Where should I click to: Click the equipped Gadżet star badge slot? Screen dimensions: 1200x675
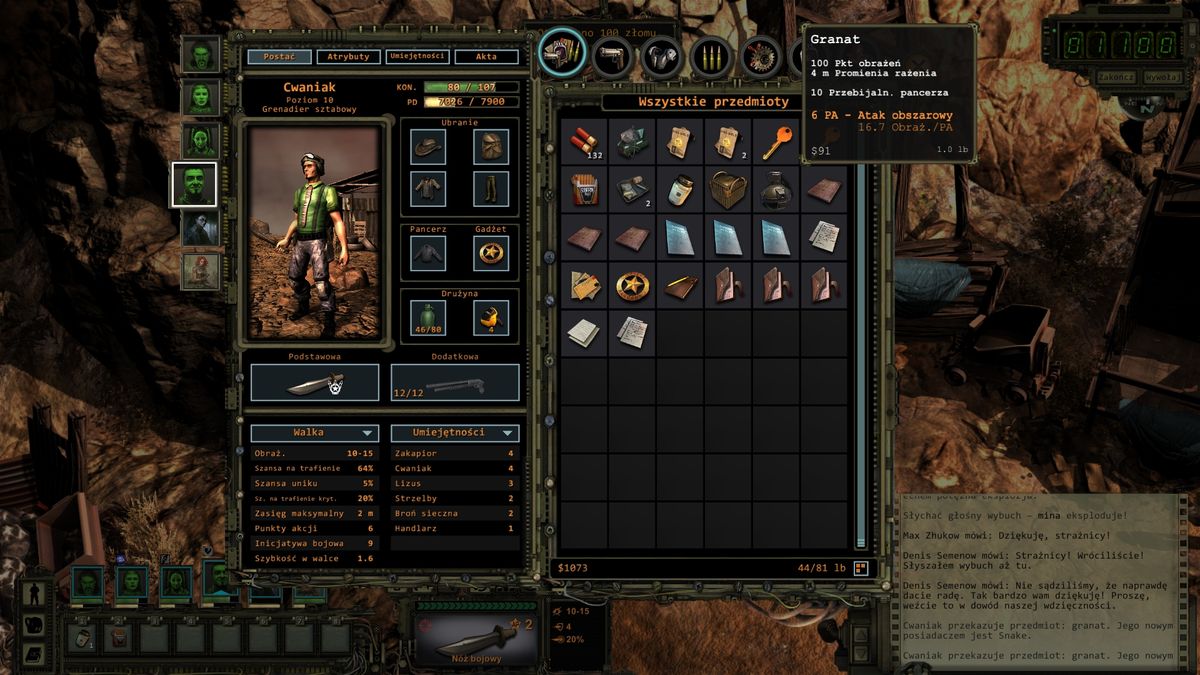(x=491, y=253)
